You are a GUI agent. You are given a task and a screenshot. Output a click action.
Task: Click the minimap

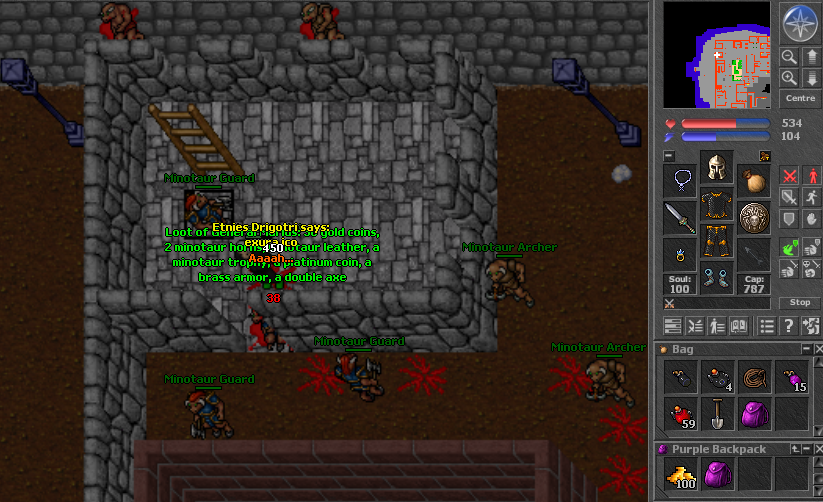tap(718, 55)
